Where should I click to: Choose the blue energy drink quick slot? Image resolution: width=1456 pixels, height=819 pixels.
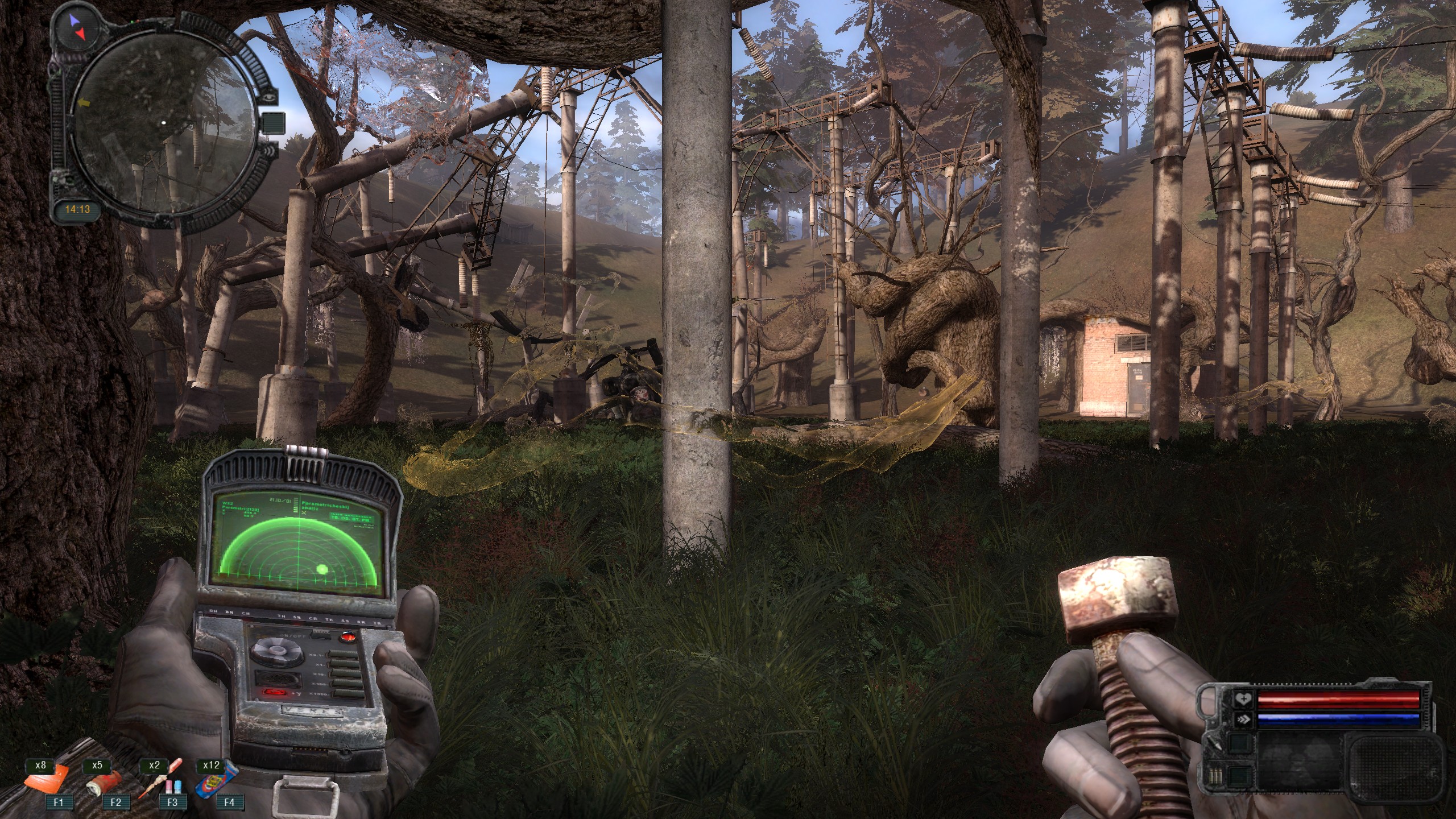tap(215, 780)
